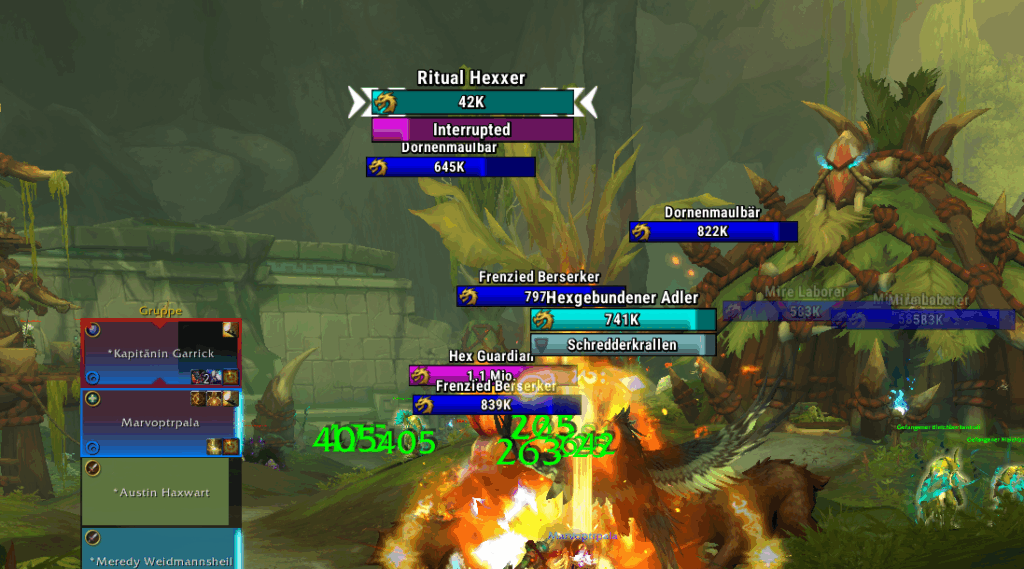
Task: Target the Hexgebundener Adler nameplate
Action: [623, 320]
